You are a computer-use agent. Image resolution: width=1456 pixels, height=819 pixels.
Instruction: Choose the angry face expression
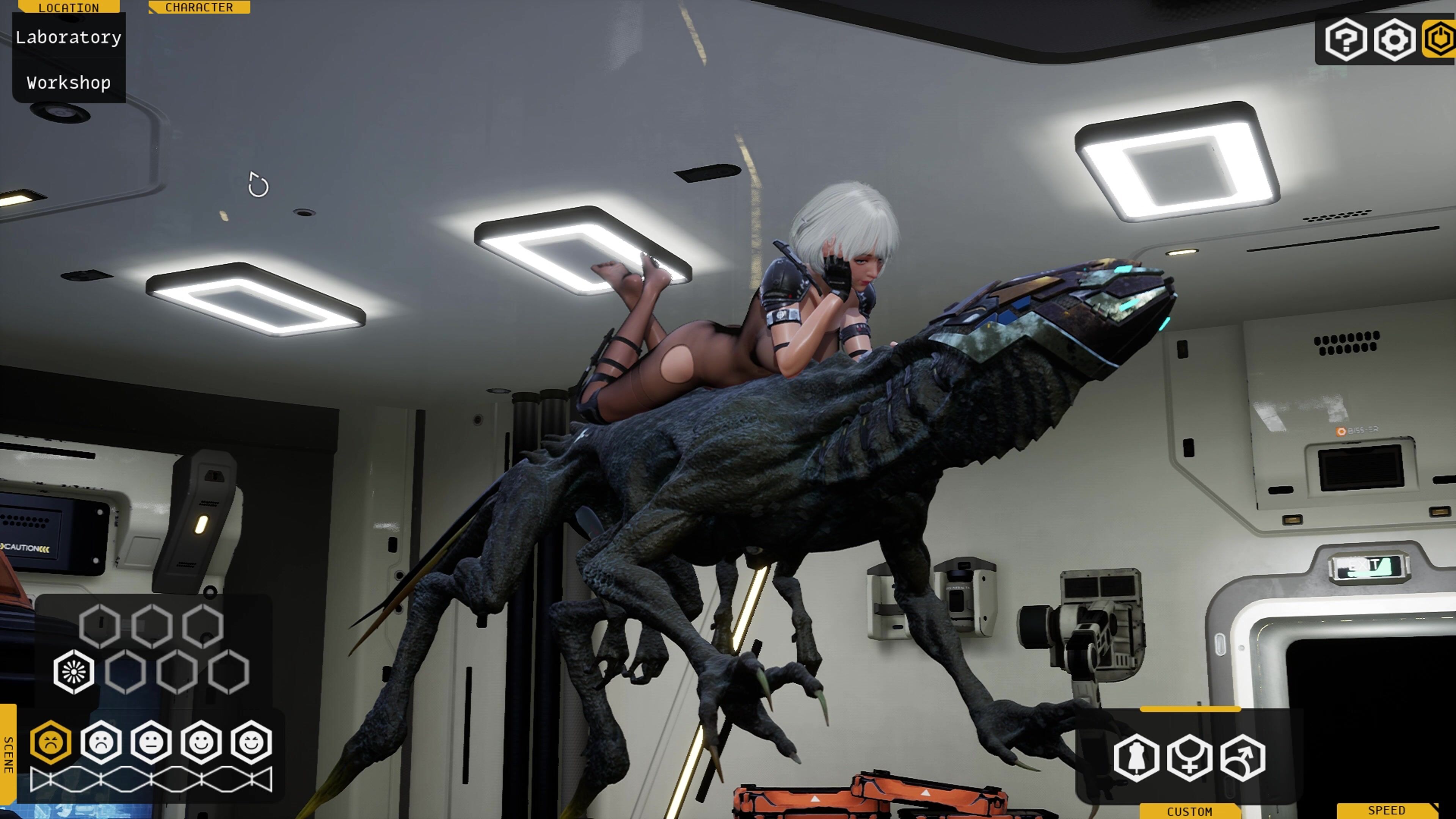click(51, 742)
